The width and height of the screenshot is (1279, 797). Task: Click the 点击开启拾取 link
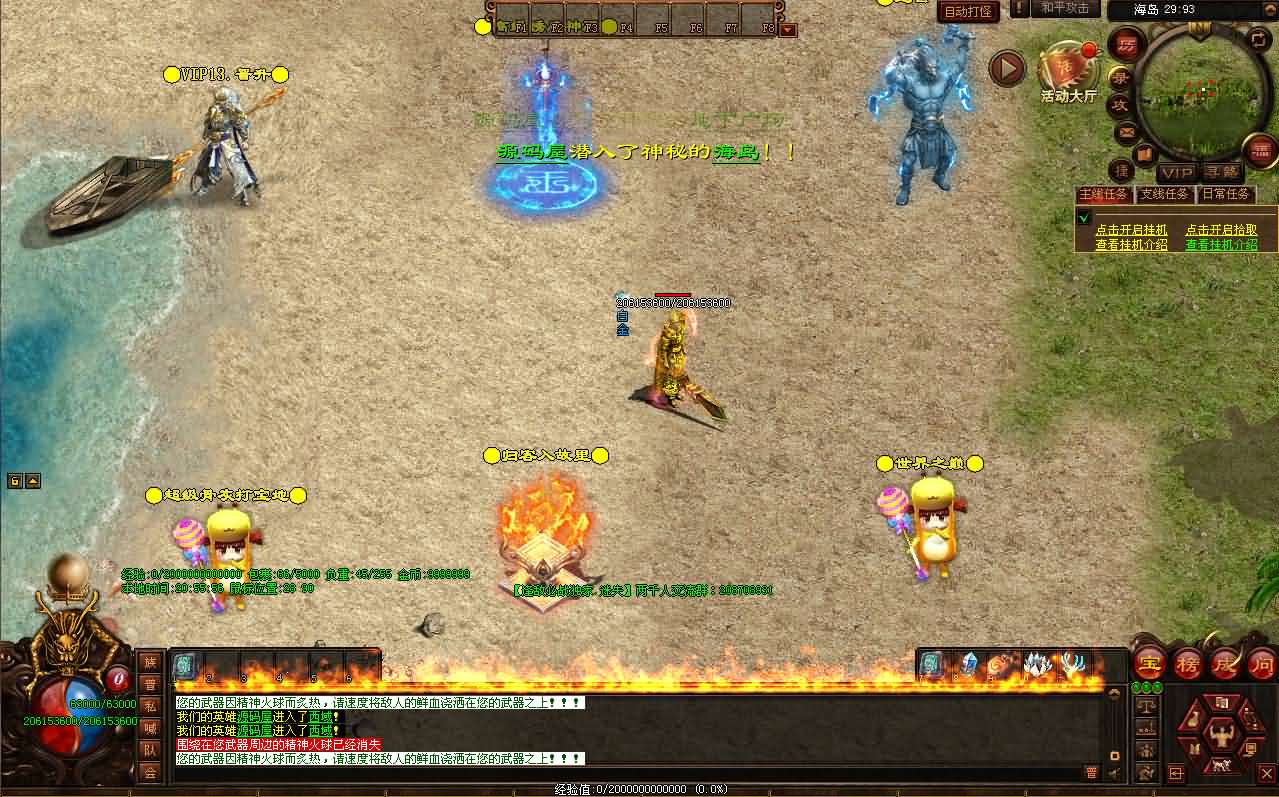(x=1221, y=230)
